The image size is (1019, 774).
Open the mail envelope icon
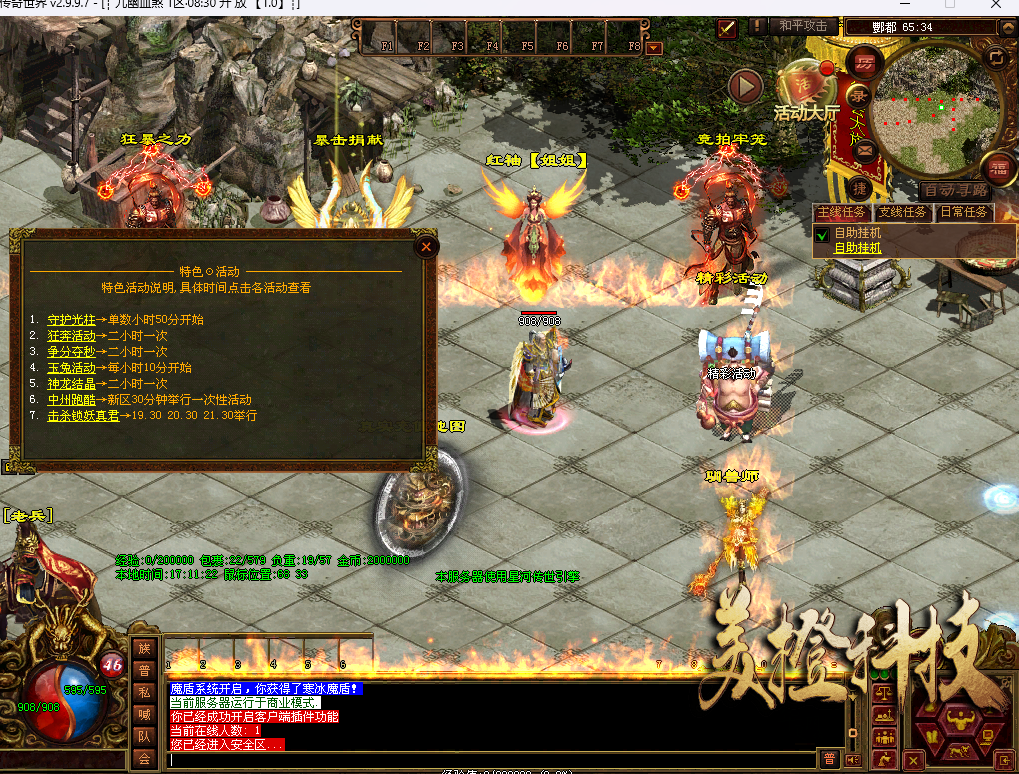click(x=862, y=151)
